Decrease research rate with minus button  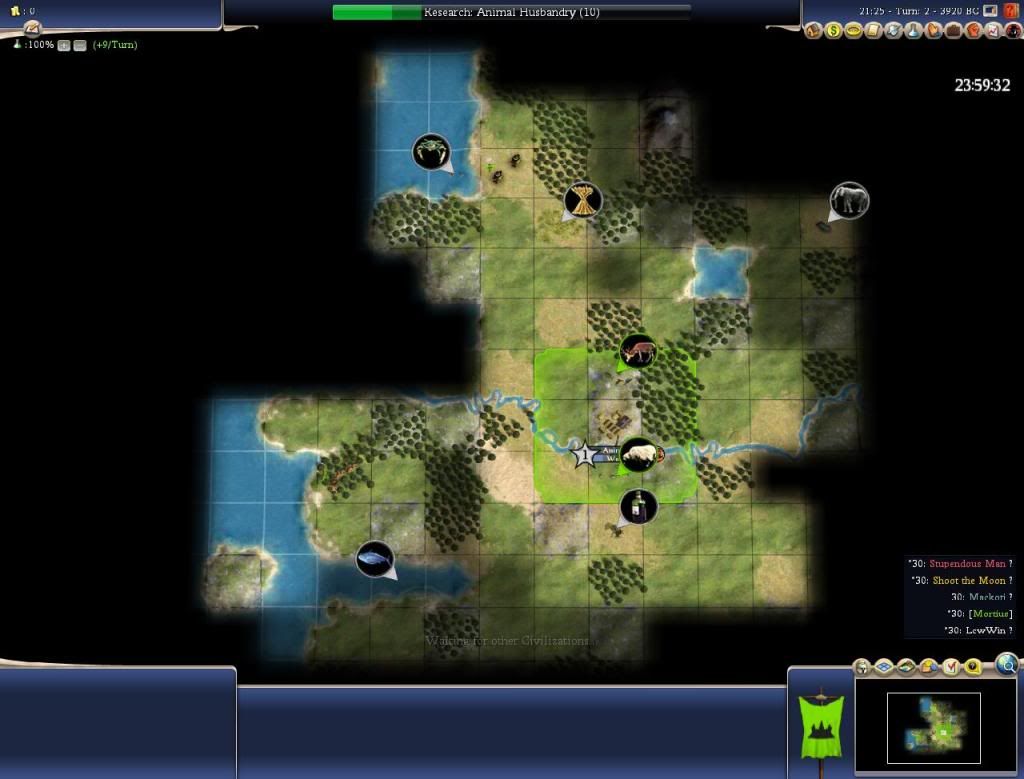point(79,46)
